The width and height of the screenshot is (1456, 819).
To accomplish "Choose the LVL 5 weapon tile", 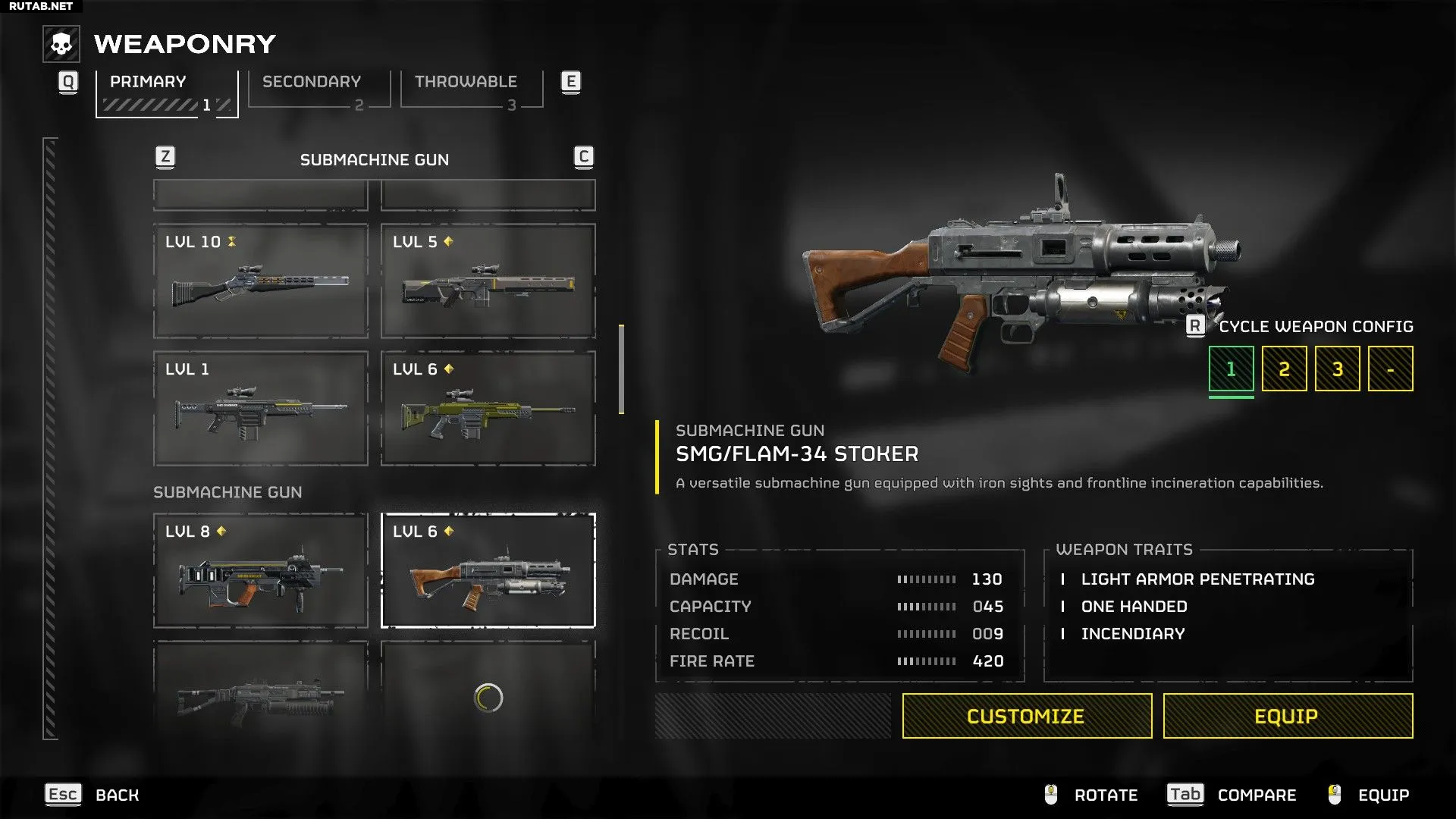I will [488, 281].
